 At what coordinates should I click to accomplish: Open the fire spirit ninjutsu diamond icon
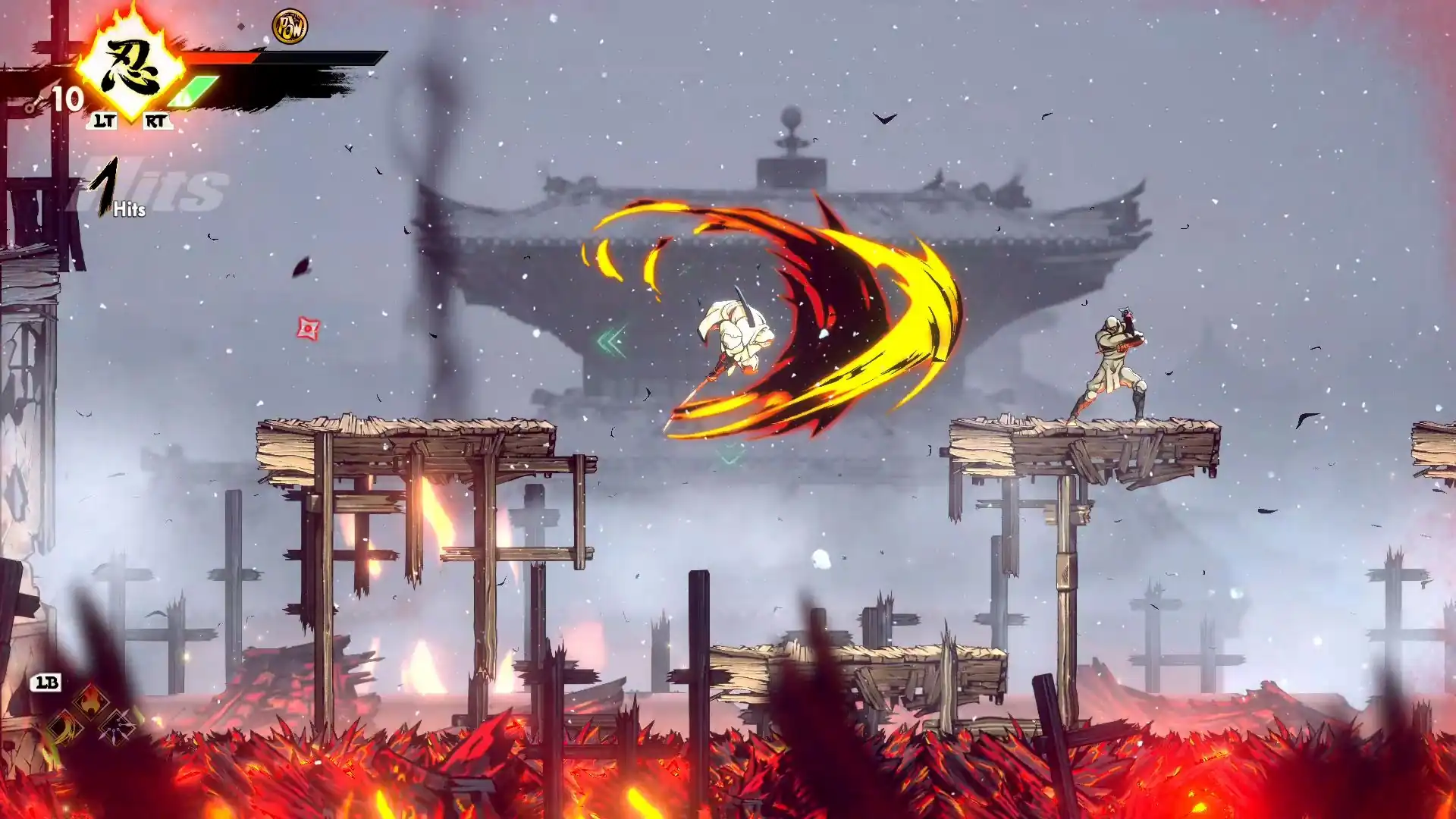90,704
